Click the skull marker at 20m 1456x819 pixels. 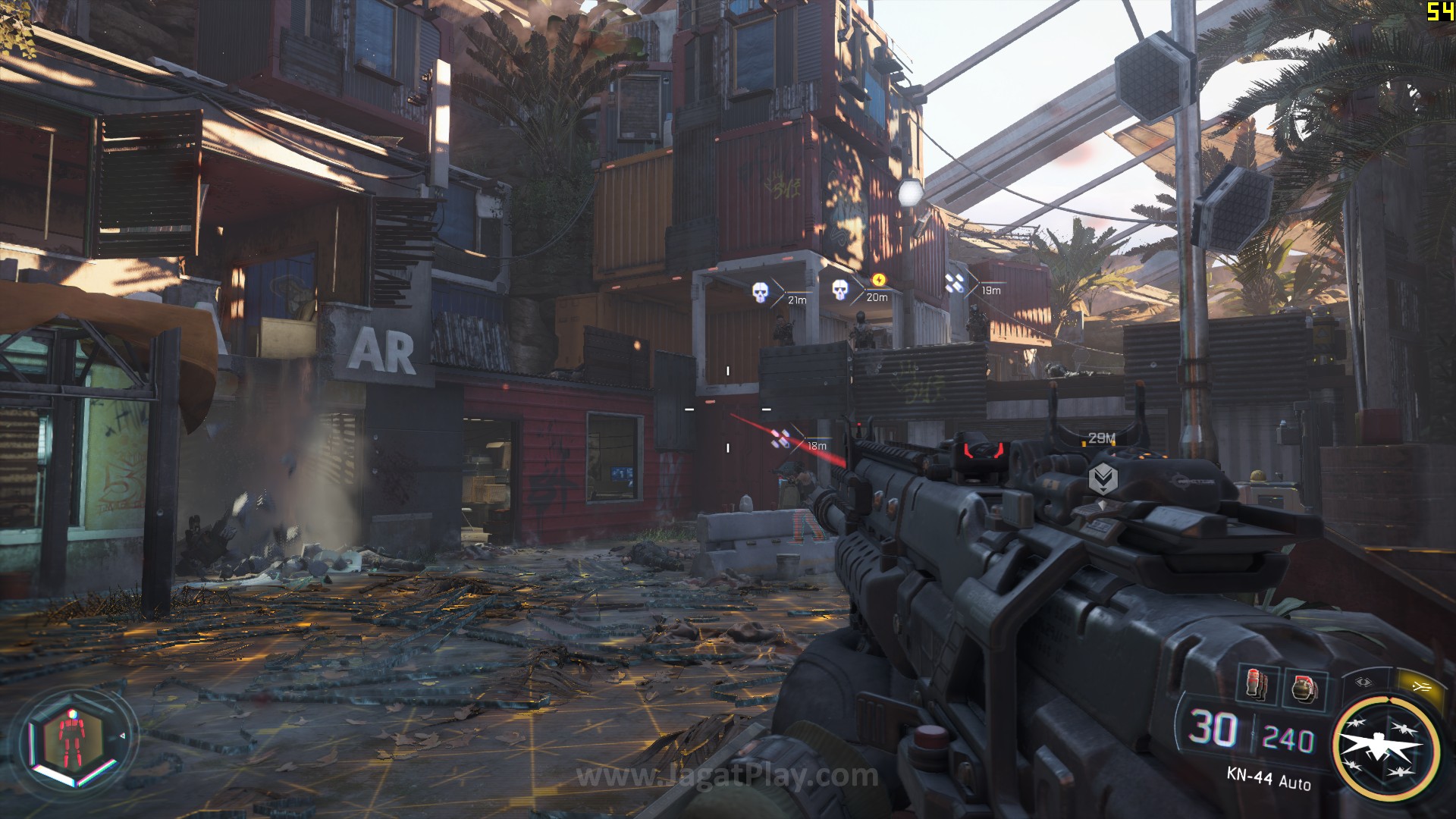839,290
